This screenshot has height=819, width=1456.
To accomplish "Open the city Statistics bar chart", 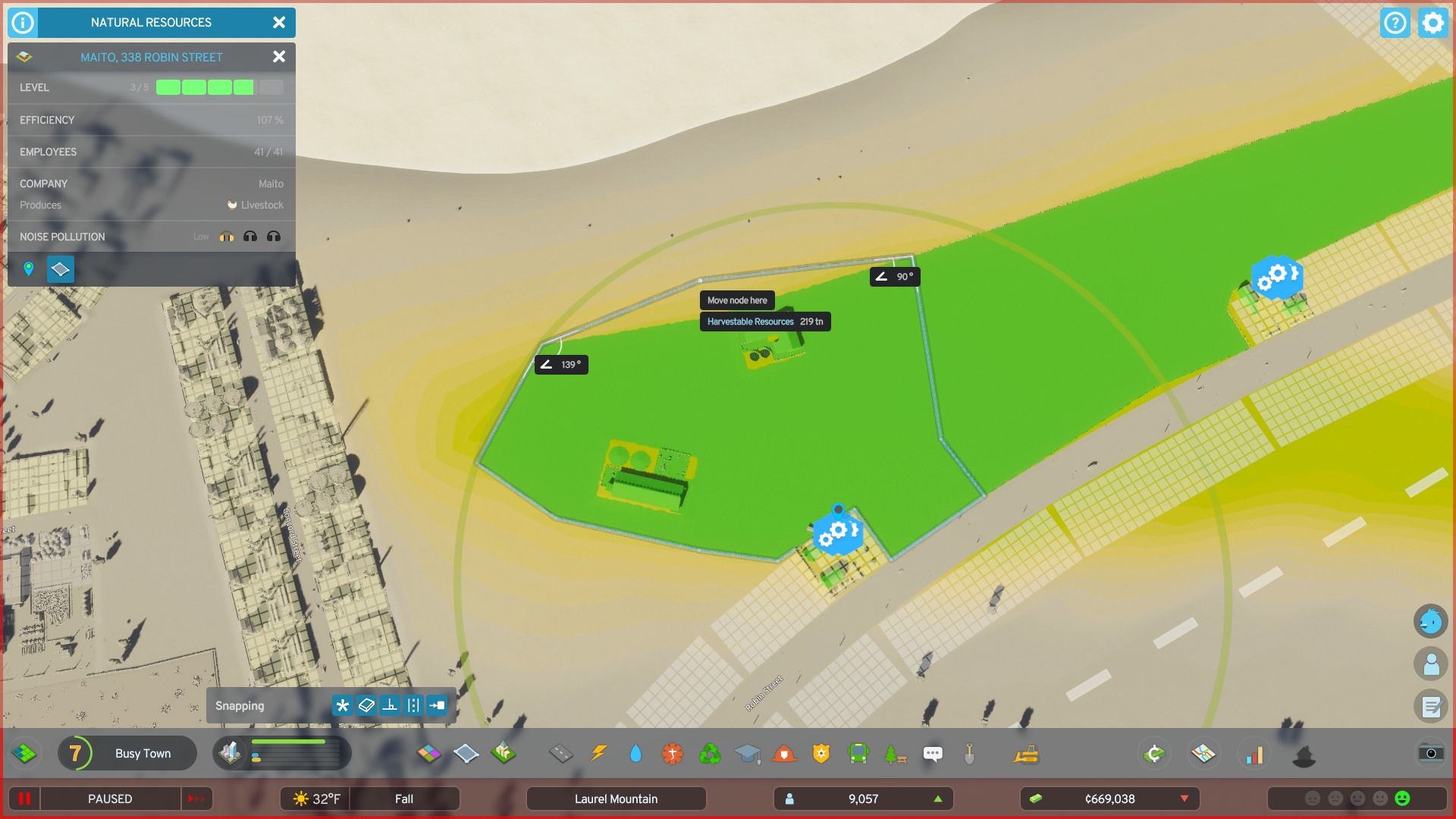I will click(x=1255, y=755).
